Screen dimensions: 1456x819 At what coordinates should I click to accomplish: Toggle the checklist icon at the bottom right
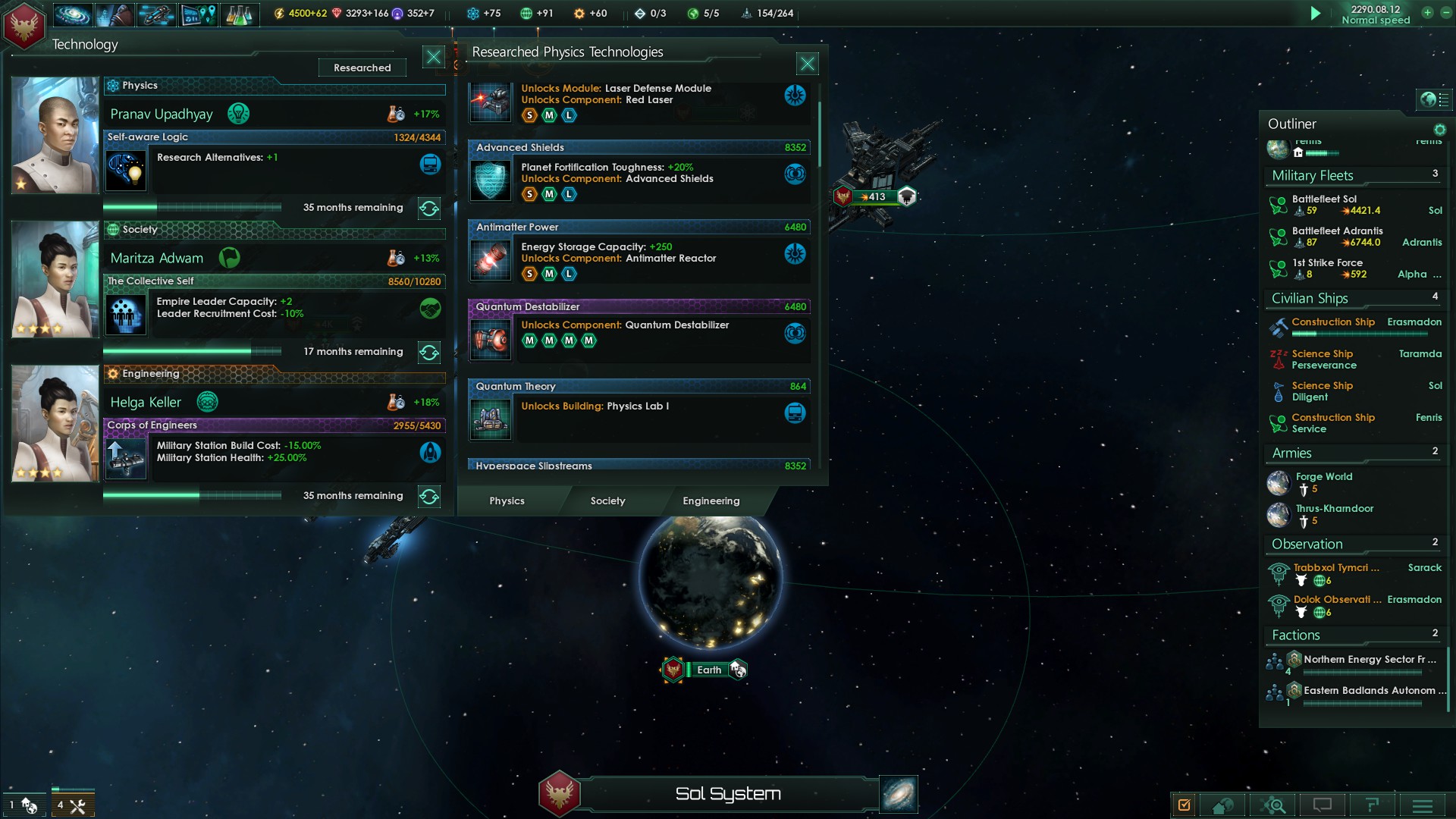[x=1185, y=805]
